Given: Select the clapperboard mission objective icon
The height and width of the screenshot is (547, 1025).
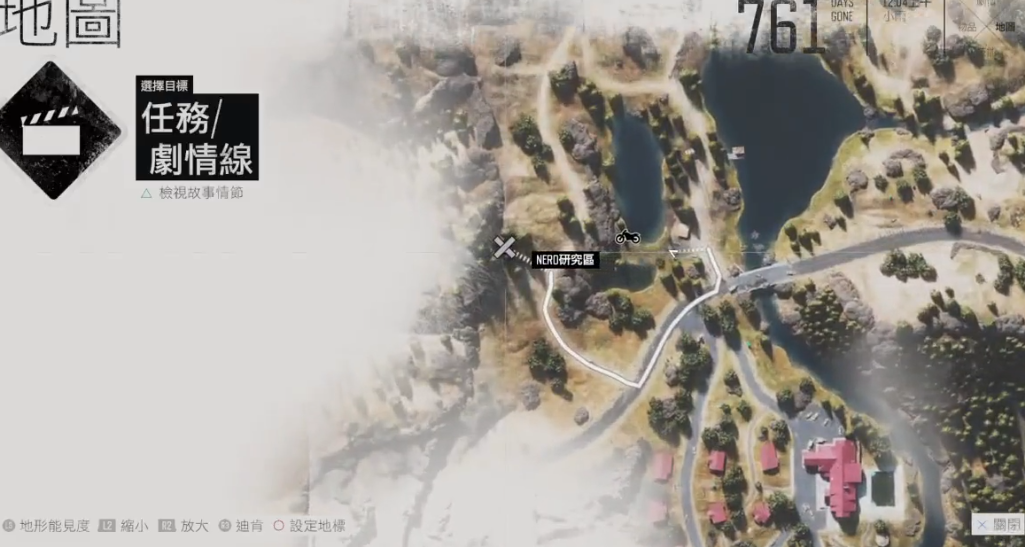Looking at the screenshot, I should pyautogui.click(x=51, y=131).
